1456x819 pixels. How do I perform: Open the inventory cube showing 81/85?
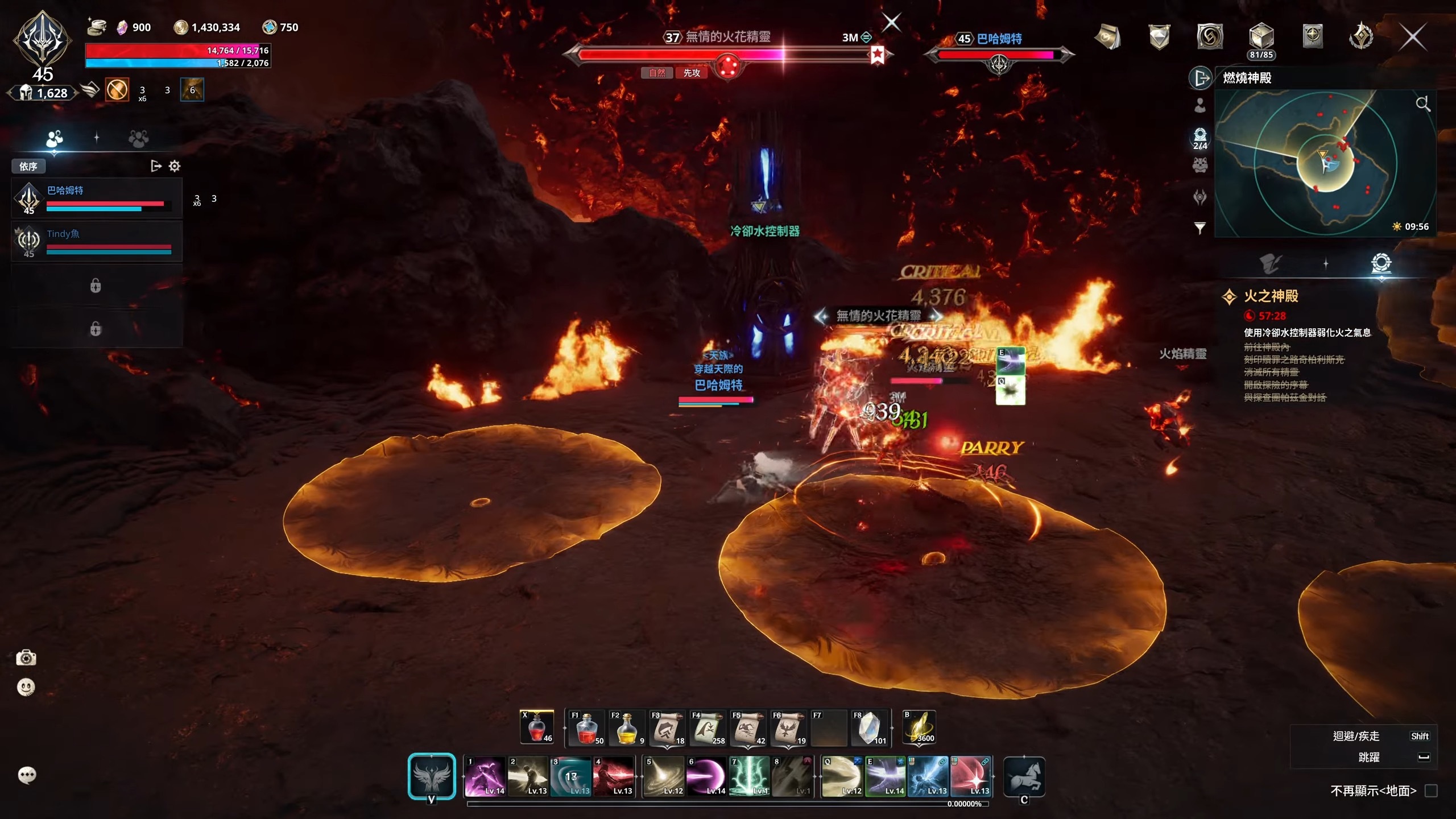[1260, 38]
